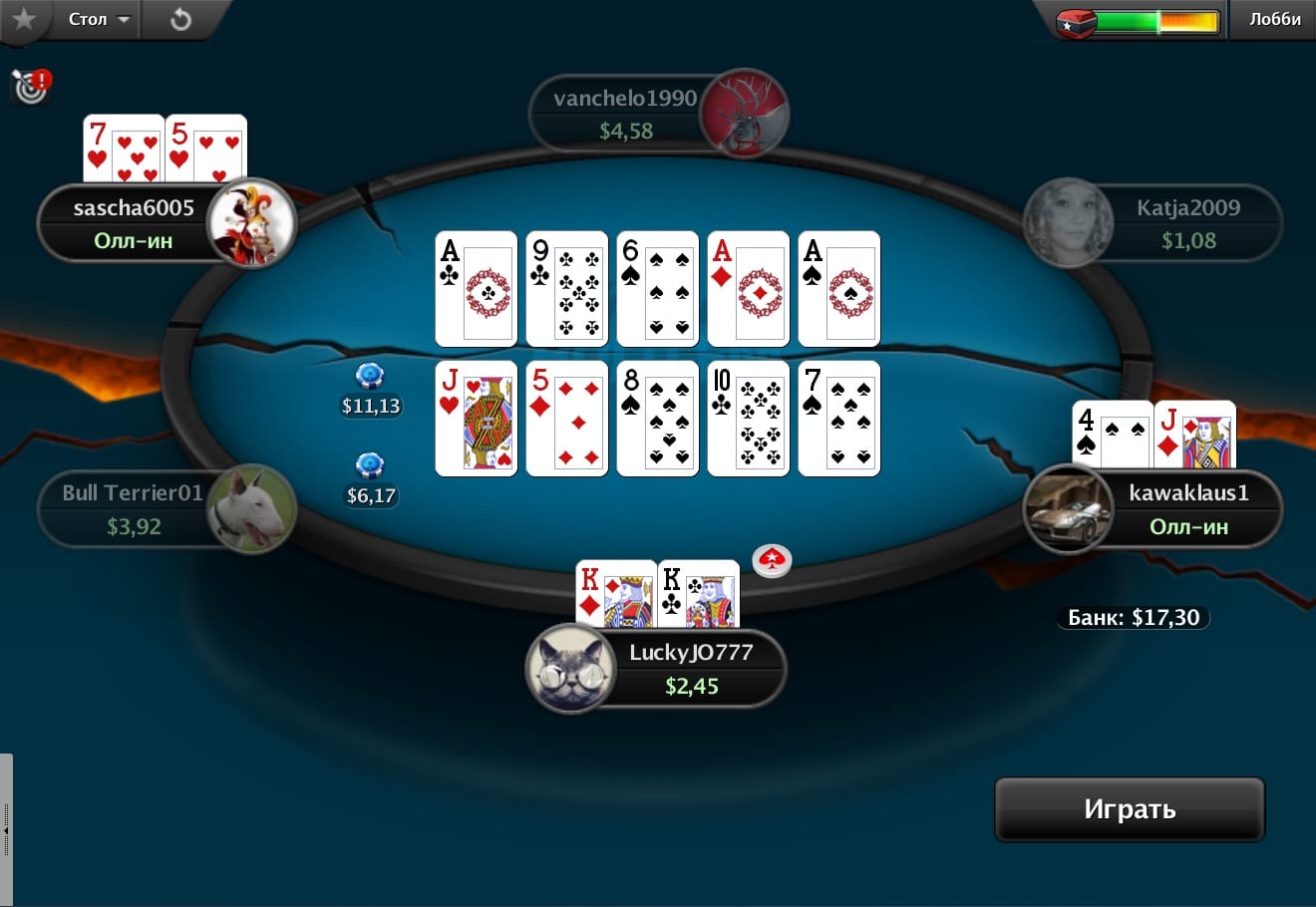Open the Лобби lobby button
The image size is (1316, 907).
(x=1274, y=19)
